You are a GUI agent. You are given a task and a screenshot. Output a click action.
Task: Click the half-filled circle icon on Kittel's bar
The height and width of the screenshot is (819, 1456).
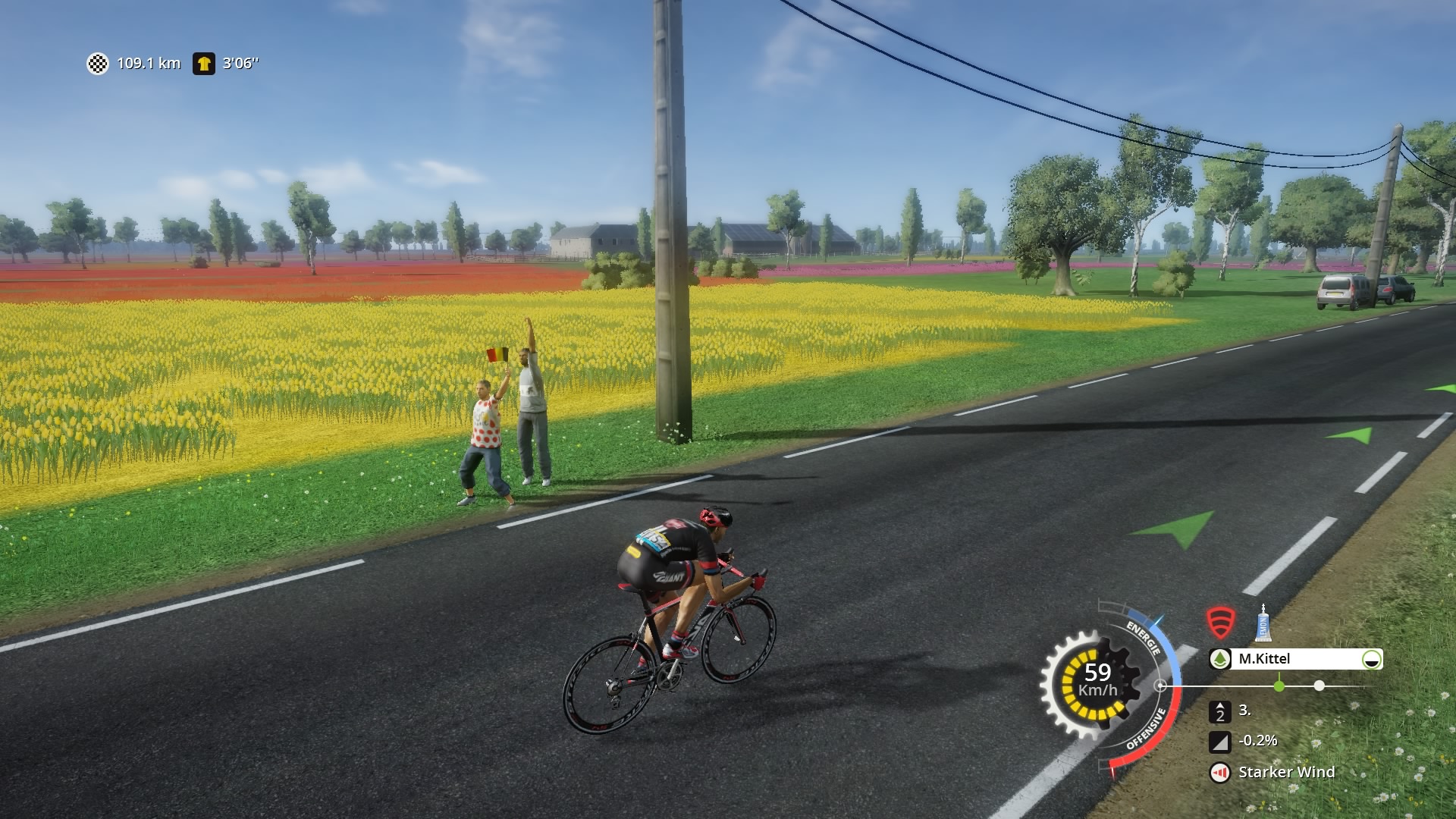pyautogui.click(x=1371, y=659)
